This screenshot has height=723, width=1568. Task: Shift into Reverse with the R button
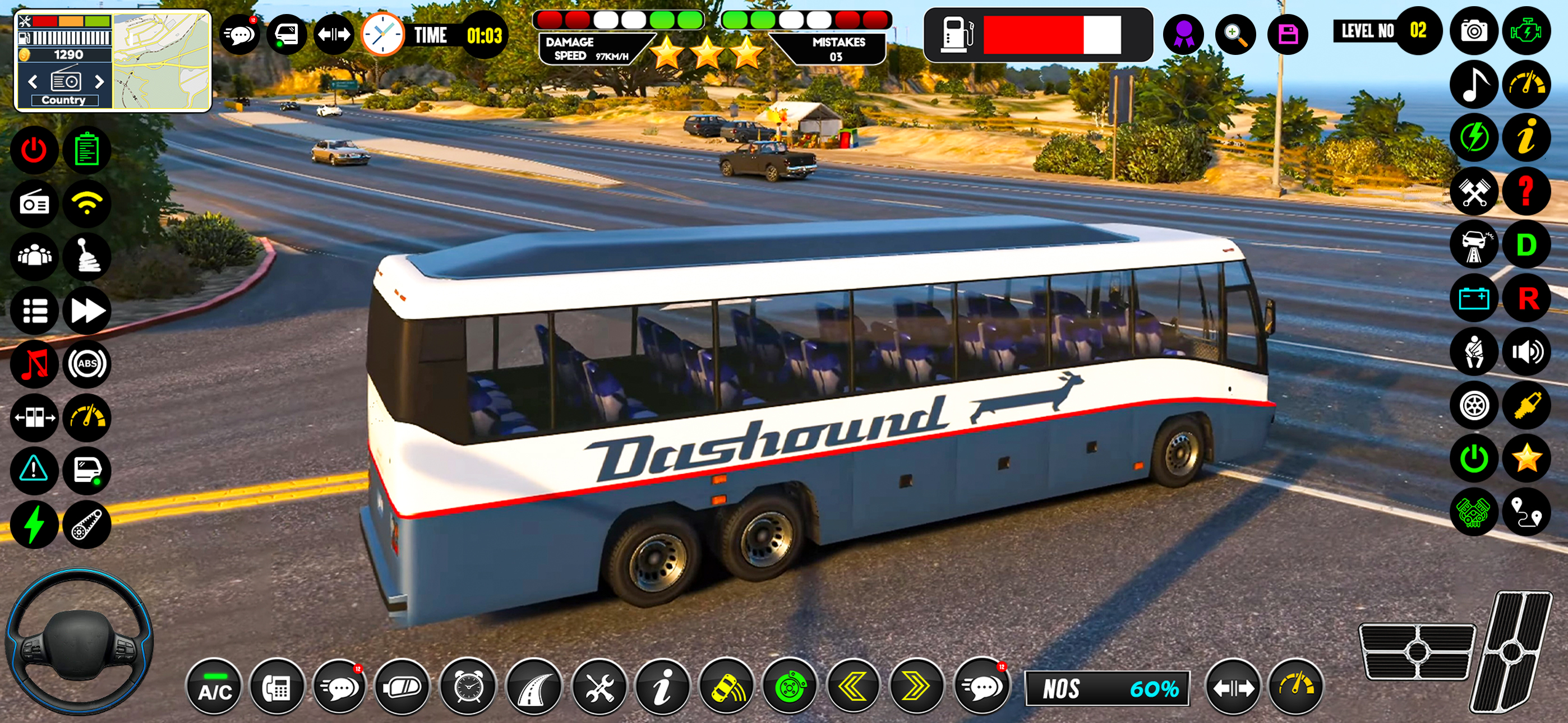1526,299
